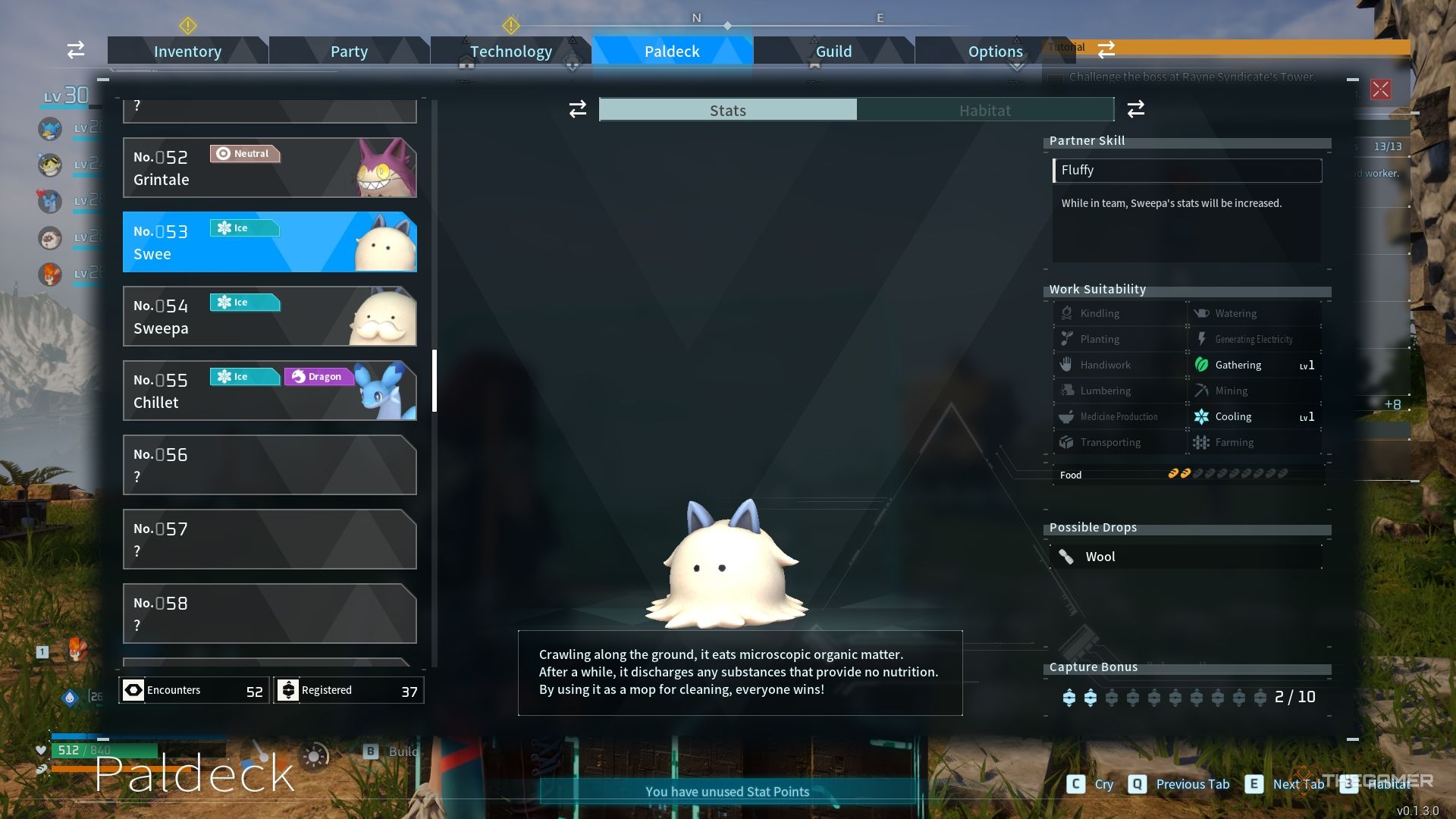Switch to the Party tab

349,51
